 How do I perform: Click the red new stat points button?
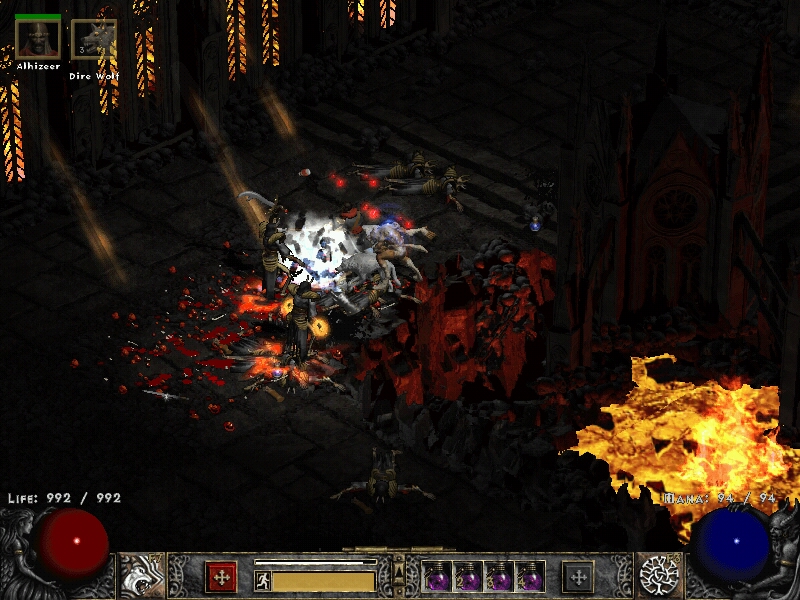[x=220, y=576]
